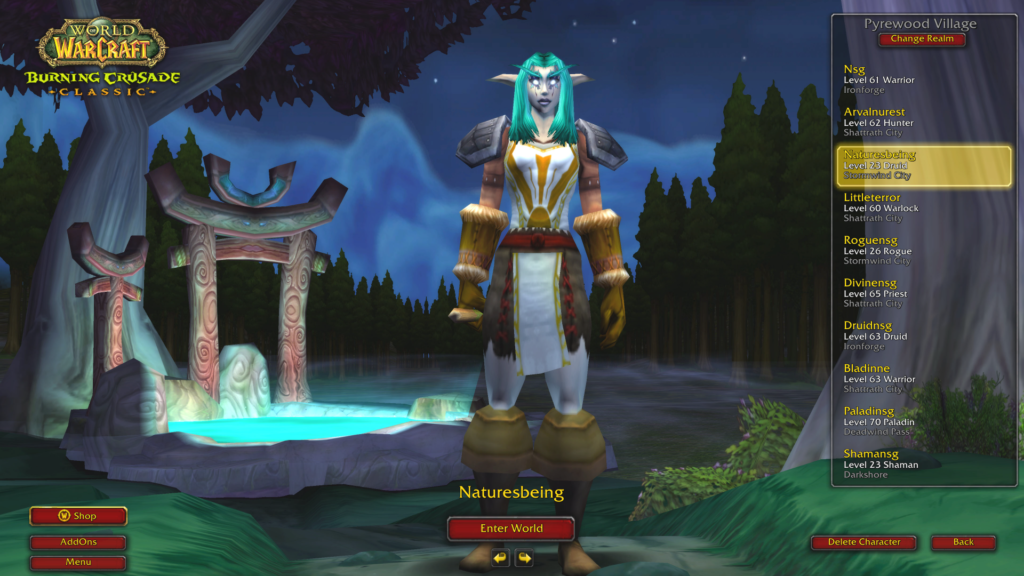Select Paladinsg the level 70 Paladin
This screenshot has width=1024, height=576.
pyautogui.click(x=923, y=422)
